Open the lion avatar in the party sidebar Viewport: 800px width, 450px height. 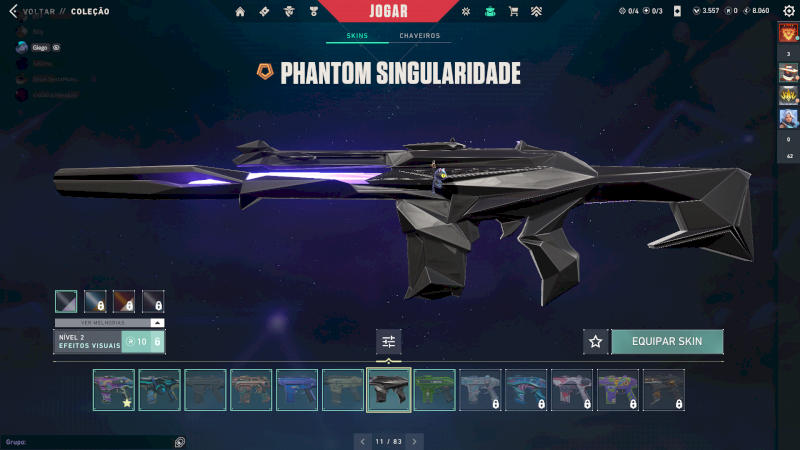pos(788,33)
